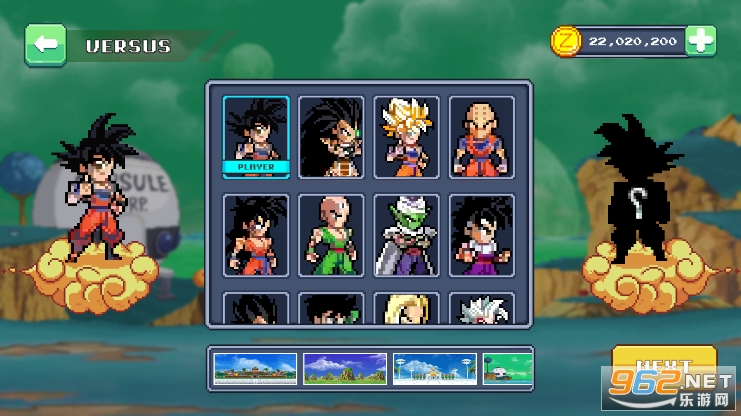Select bald Tien in green pants
This screenshot has width=741, height=416.
331,235
